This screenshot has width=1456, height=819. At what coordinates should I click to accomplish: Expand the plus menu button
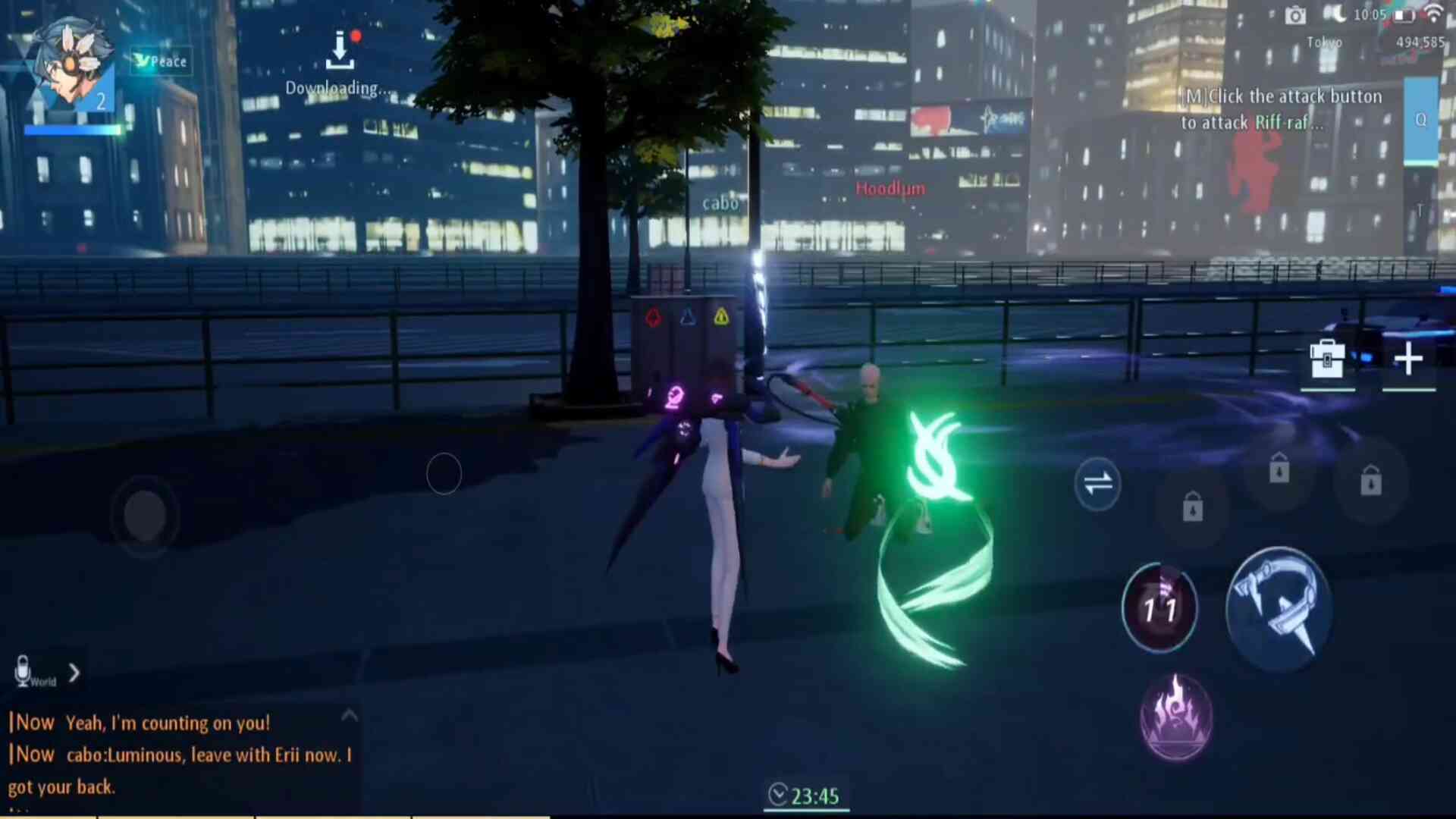(x=1408, y=359)
